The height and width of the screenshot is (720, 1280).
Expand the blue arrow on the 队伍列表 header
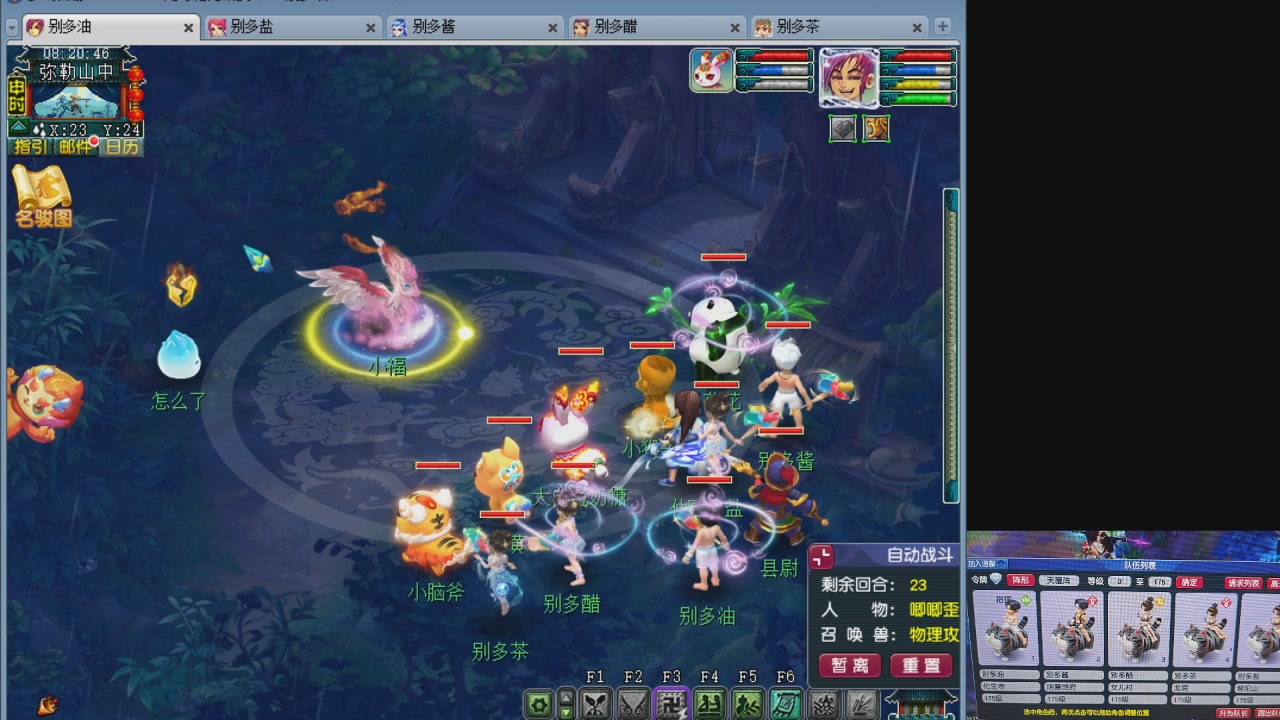[x=1002, y=565]
